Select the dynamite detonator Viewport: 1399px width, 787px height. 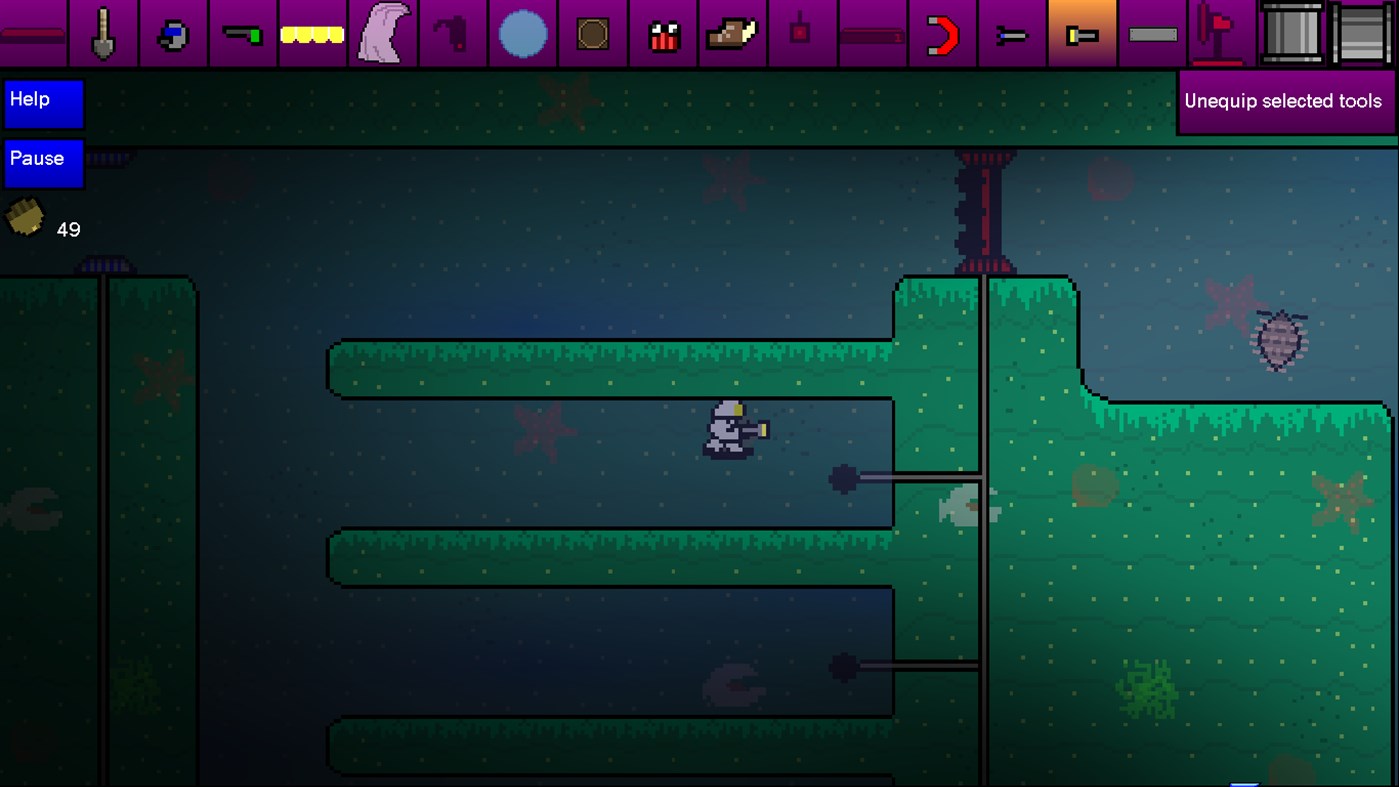[x=803, y=32]
